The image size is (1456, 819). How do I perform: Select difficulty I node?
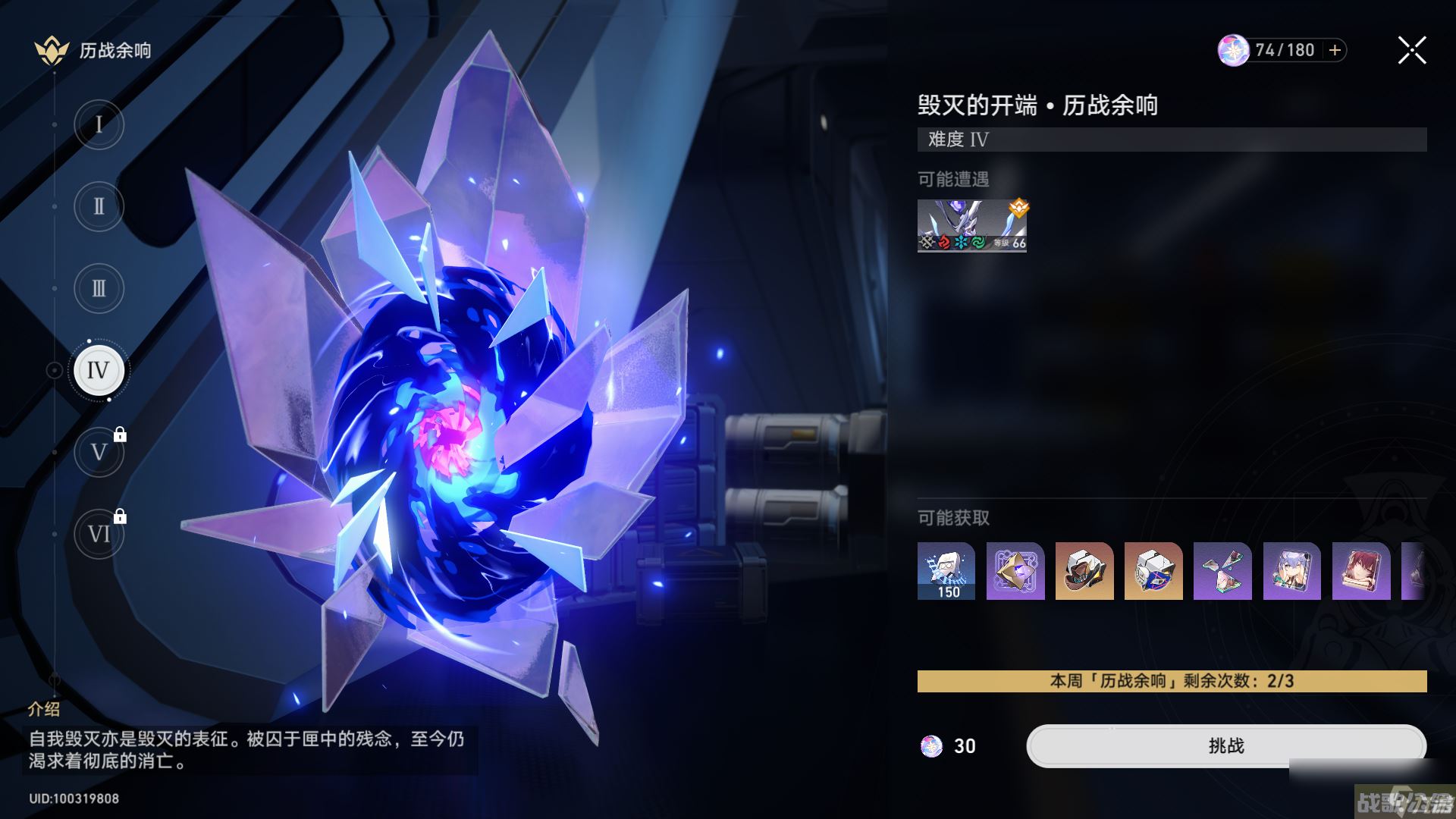(x=98, y=124)
